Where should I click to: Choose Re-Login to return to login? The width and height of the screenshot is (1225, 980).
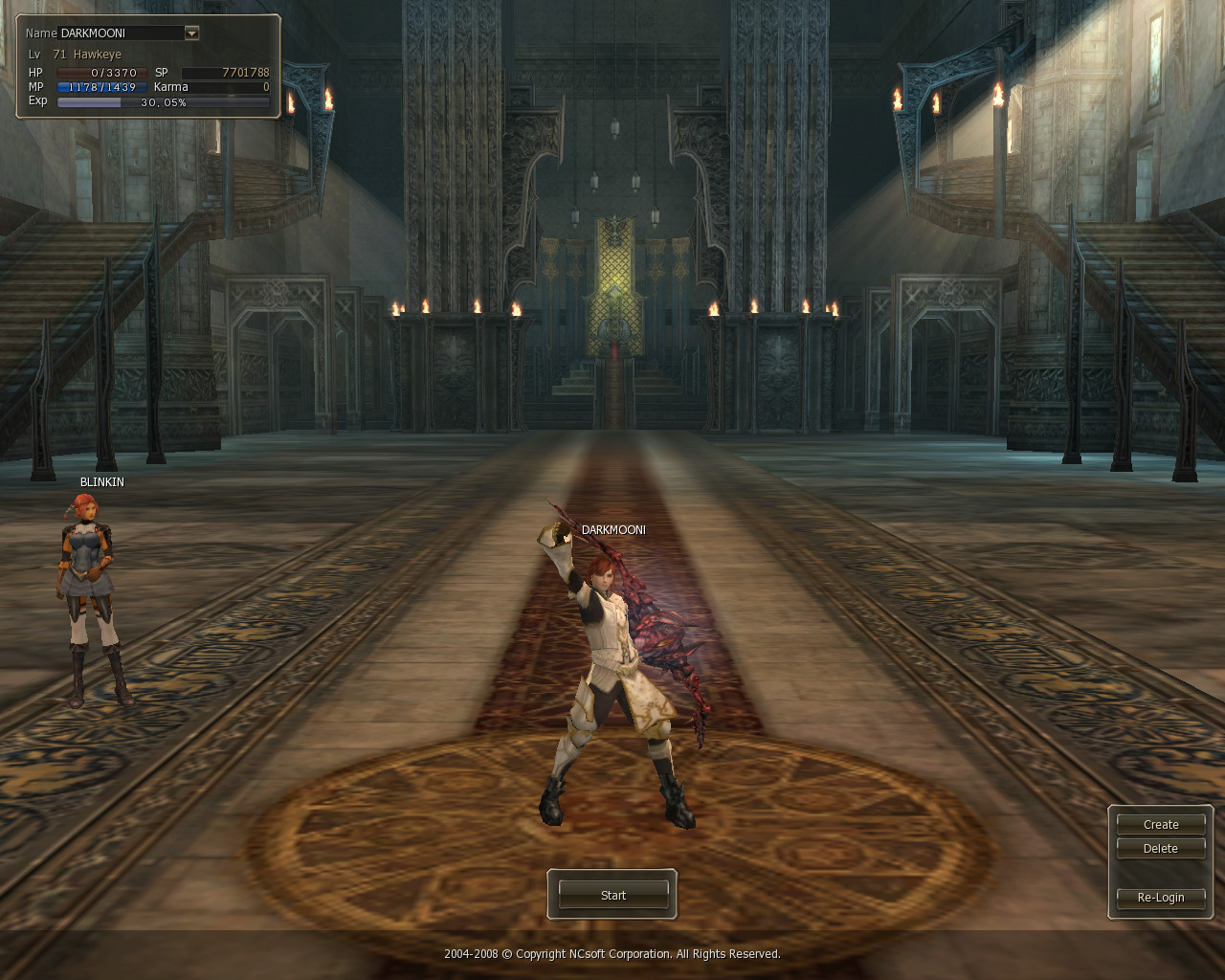coord(1160,897)
